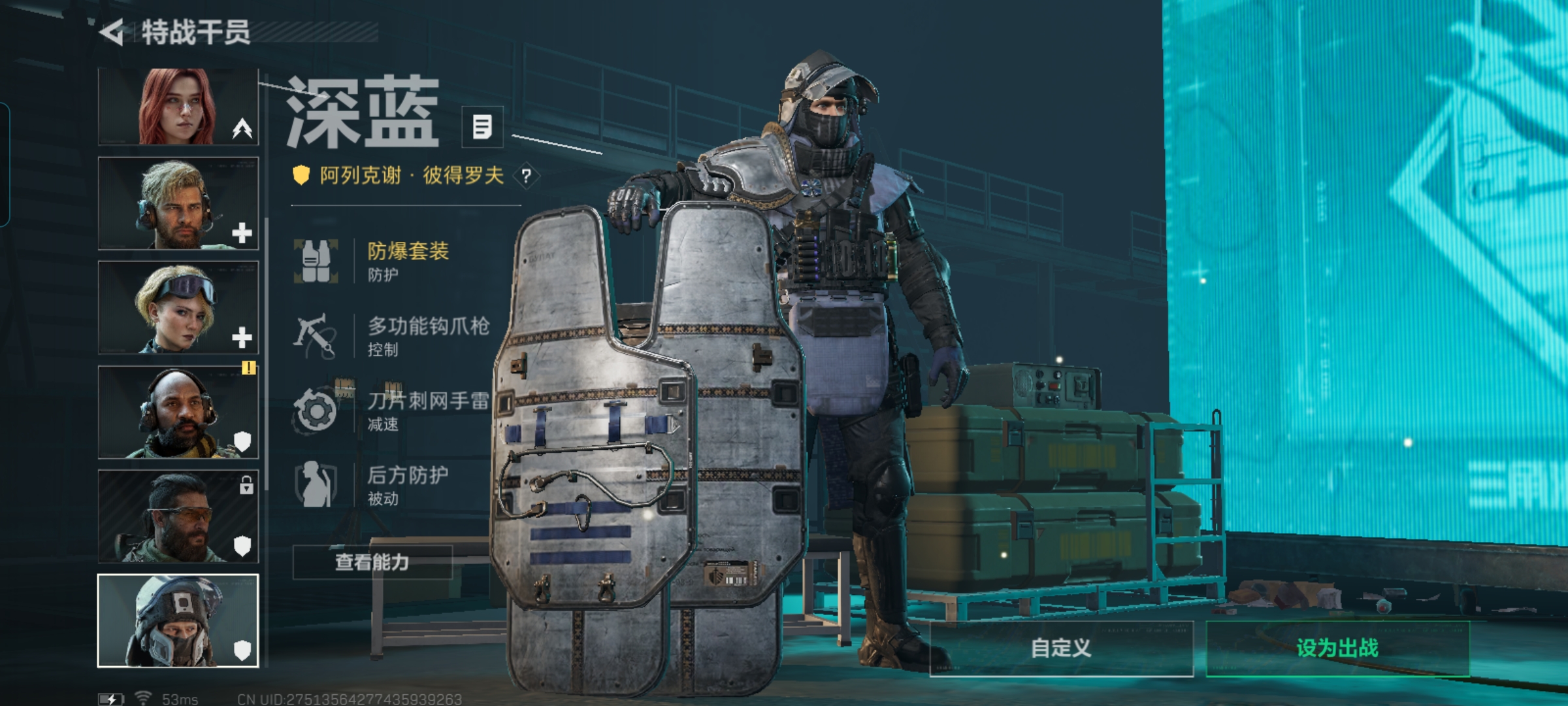1568x706 pixels.
Task: Pick the bald bearded operator portrait
Action: point(178,412)
